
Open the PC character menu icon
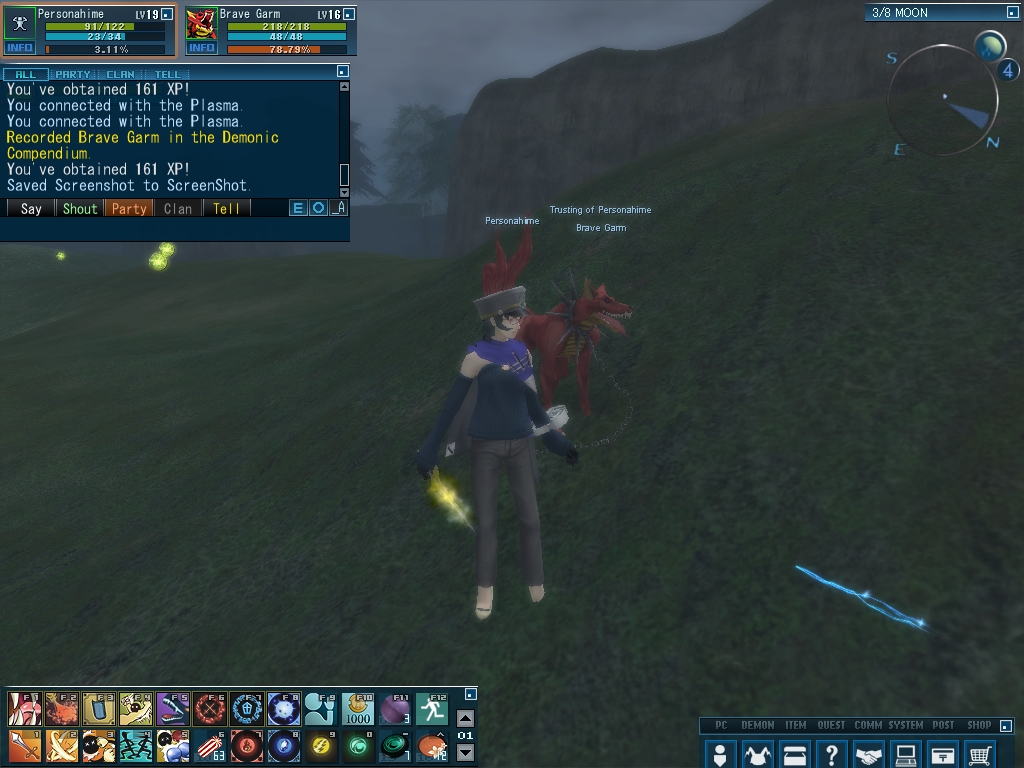click(x=719, y=754)
